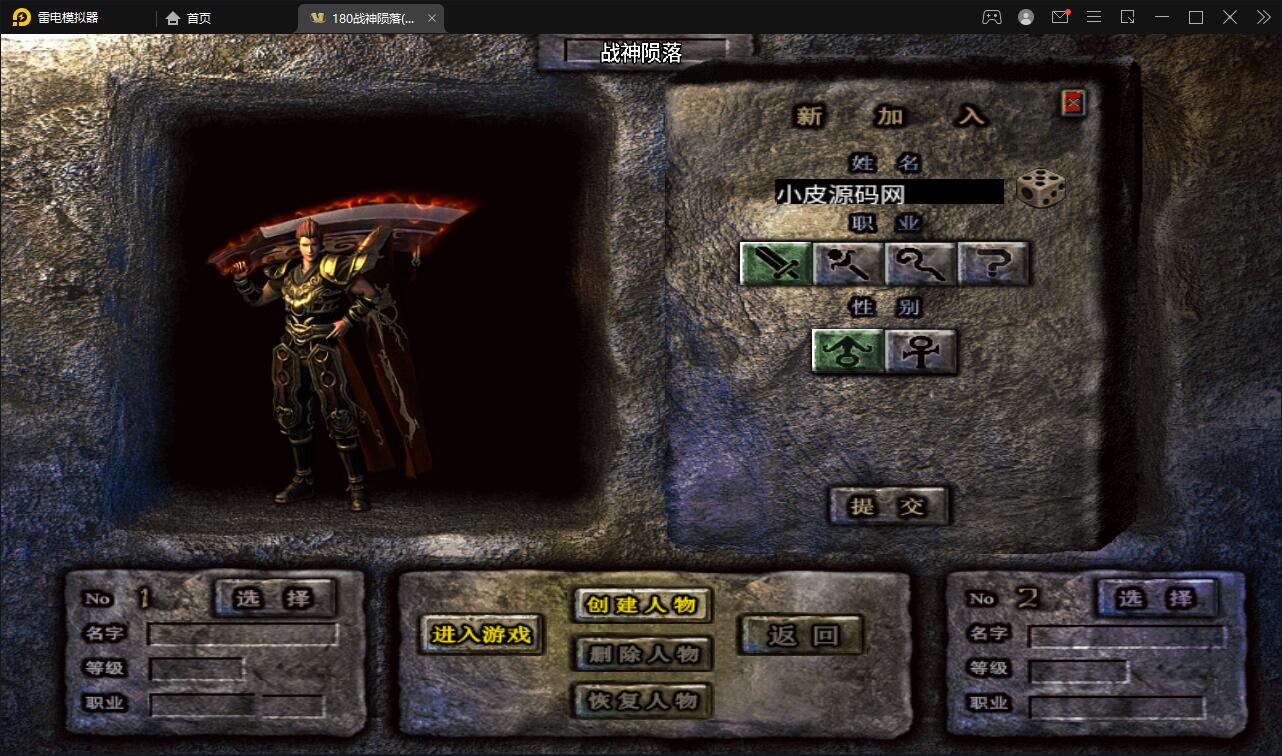Choose female gender symbol
Screen dimensions: 1282x756
pyautogui.click(x=921, y=351)
